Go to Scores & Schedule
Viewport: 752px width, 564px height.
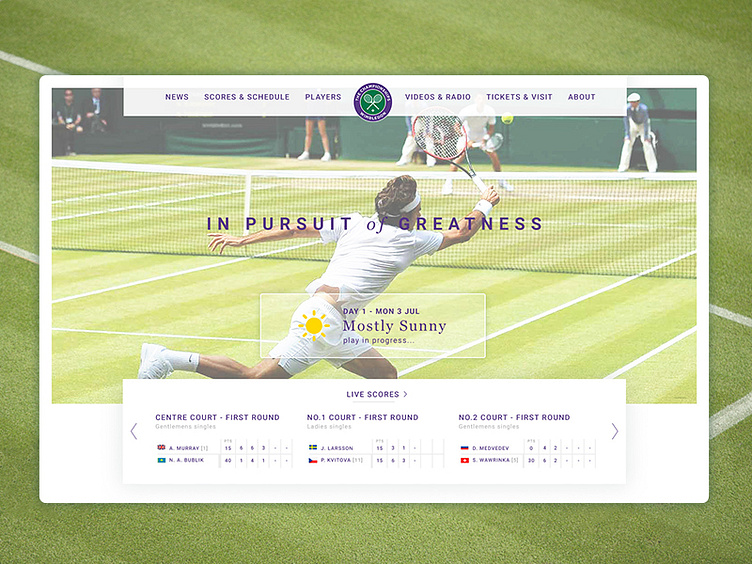tap(247, 97)
